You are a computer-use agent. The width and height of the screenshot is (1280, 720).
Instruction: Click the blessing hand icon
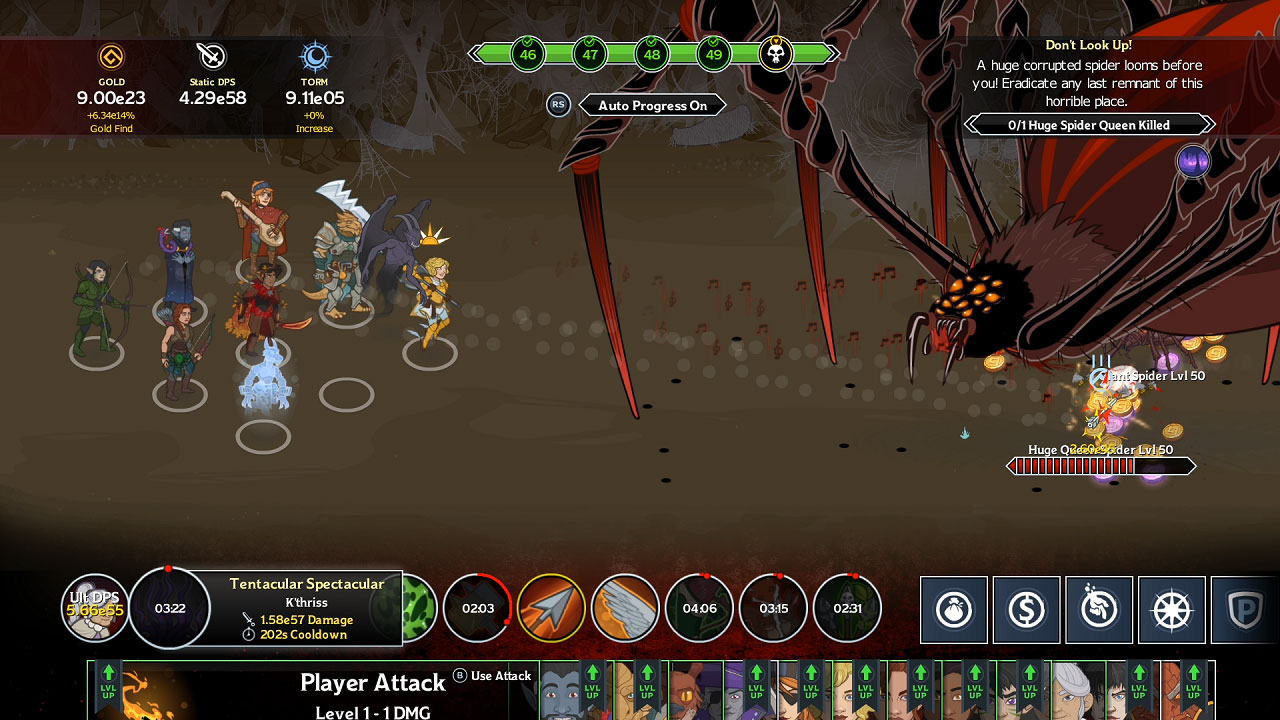click(1098, 609)
